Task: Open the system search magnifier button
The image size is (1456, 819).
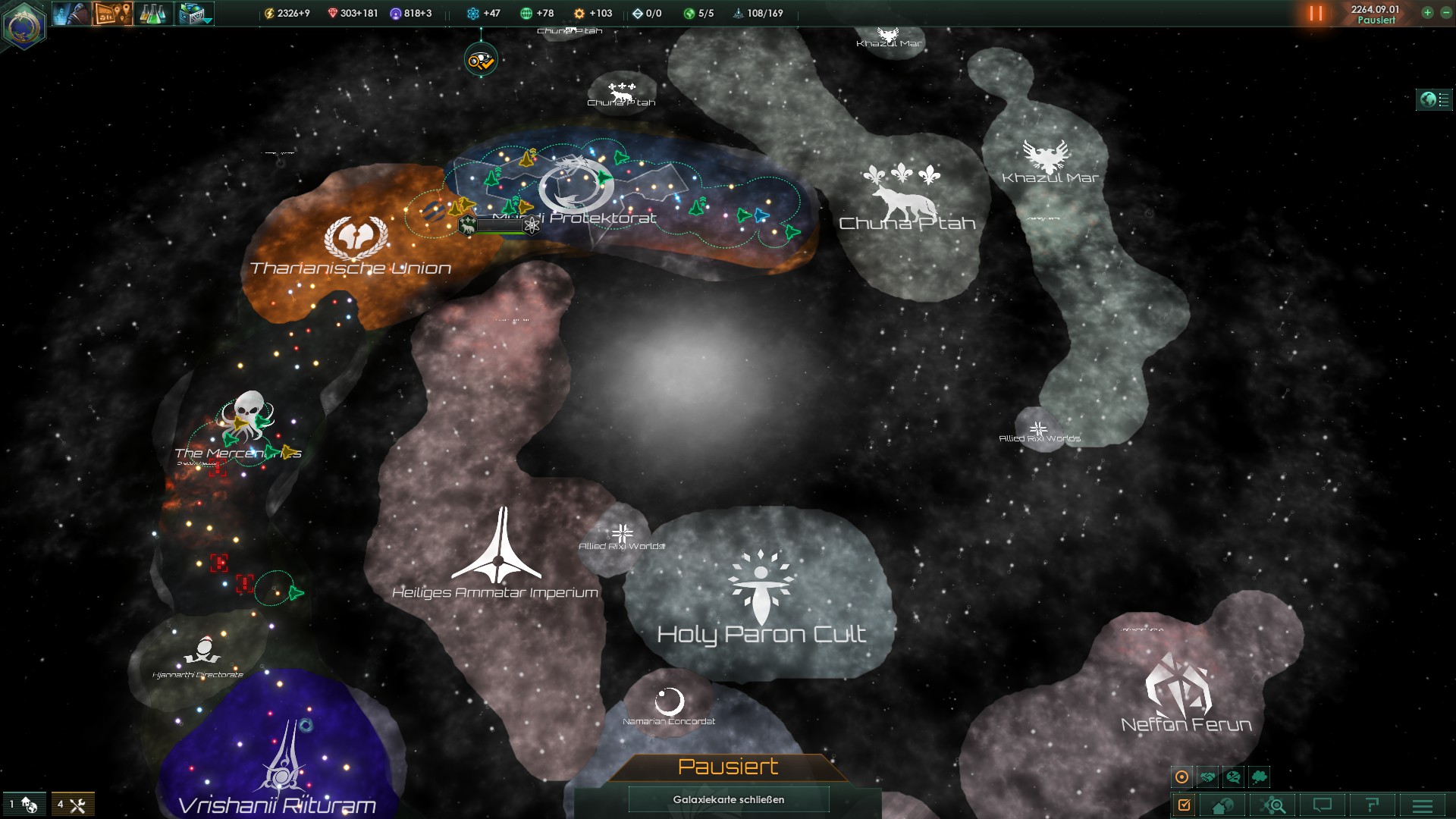Action: pos(1272,805)
